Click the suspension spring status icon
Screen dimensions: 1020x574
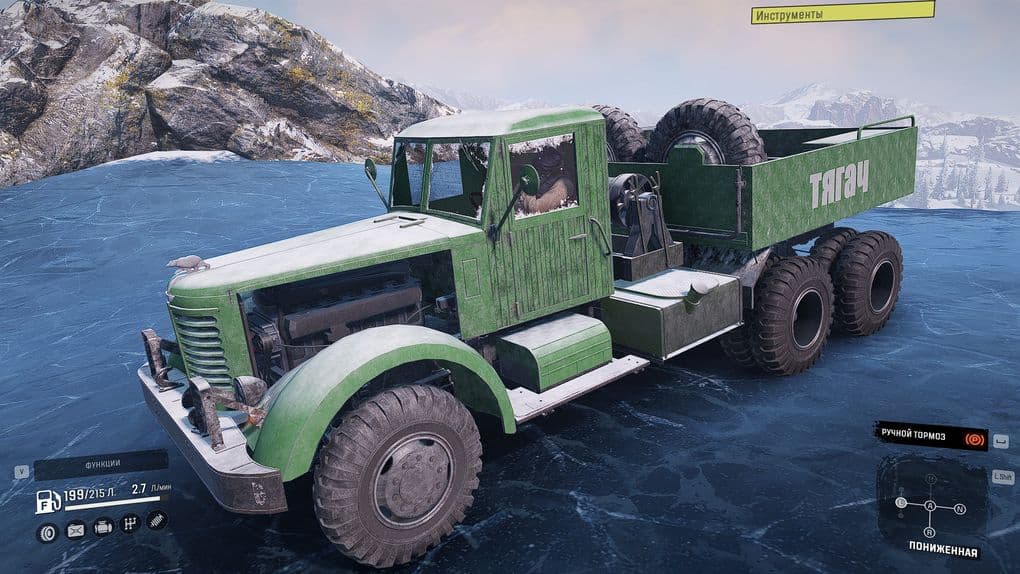157,520
